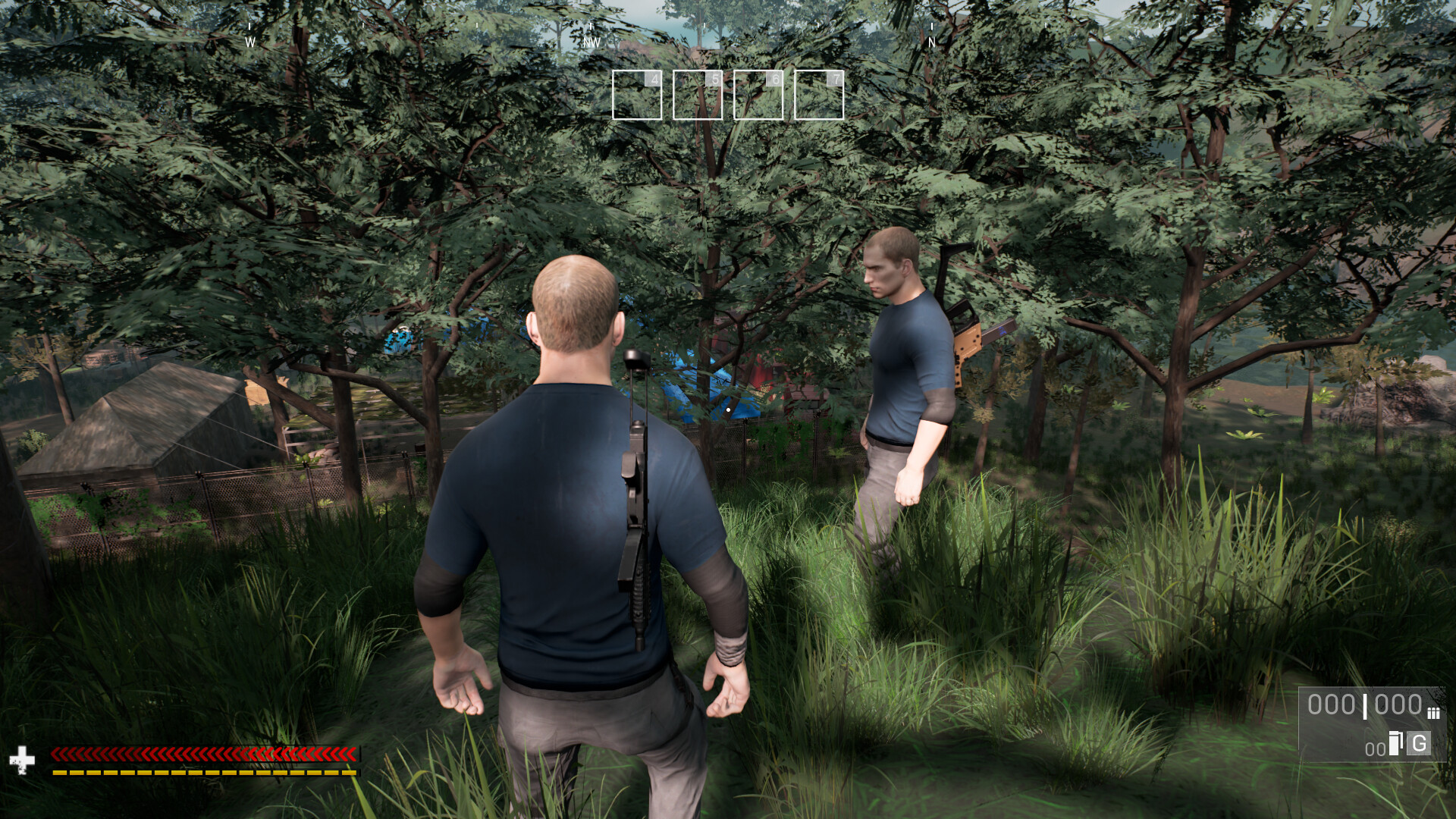The height and width of the screenshot is (819, 1456).
Task: Click the magazine icon next to the '00' count
Action: click(1394, 744)
